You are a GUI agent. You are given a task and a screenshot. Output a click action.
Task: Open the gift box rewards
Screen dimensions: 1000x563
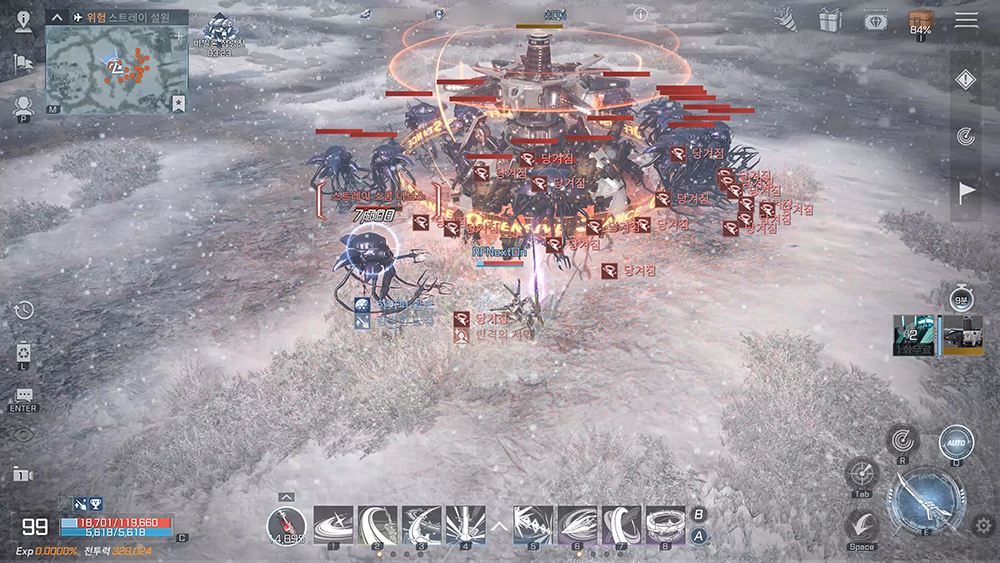pyautogui.click(x=830, y=19)
